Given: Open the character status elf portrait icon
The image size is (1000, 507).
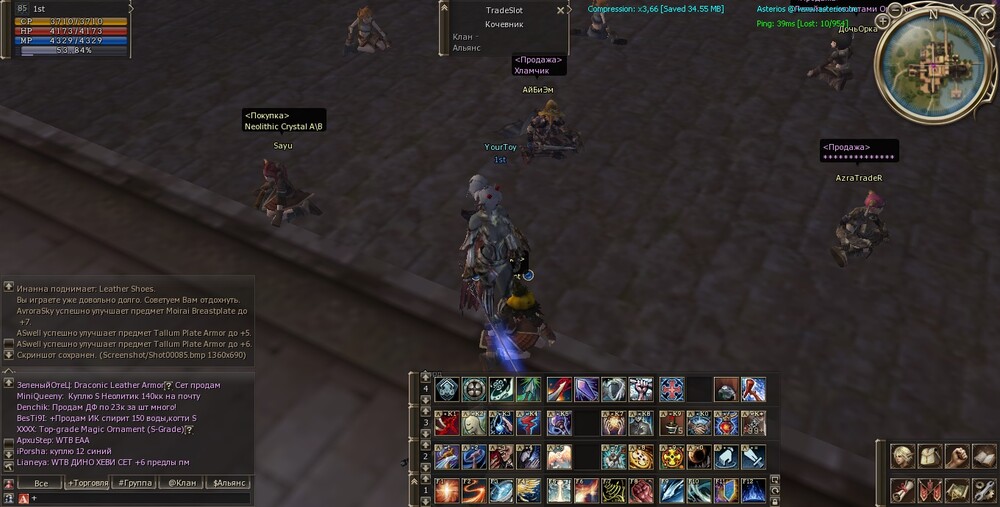Looking at the screenshot, I should (904, 457).
